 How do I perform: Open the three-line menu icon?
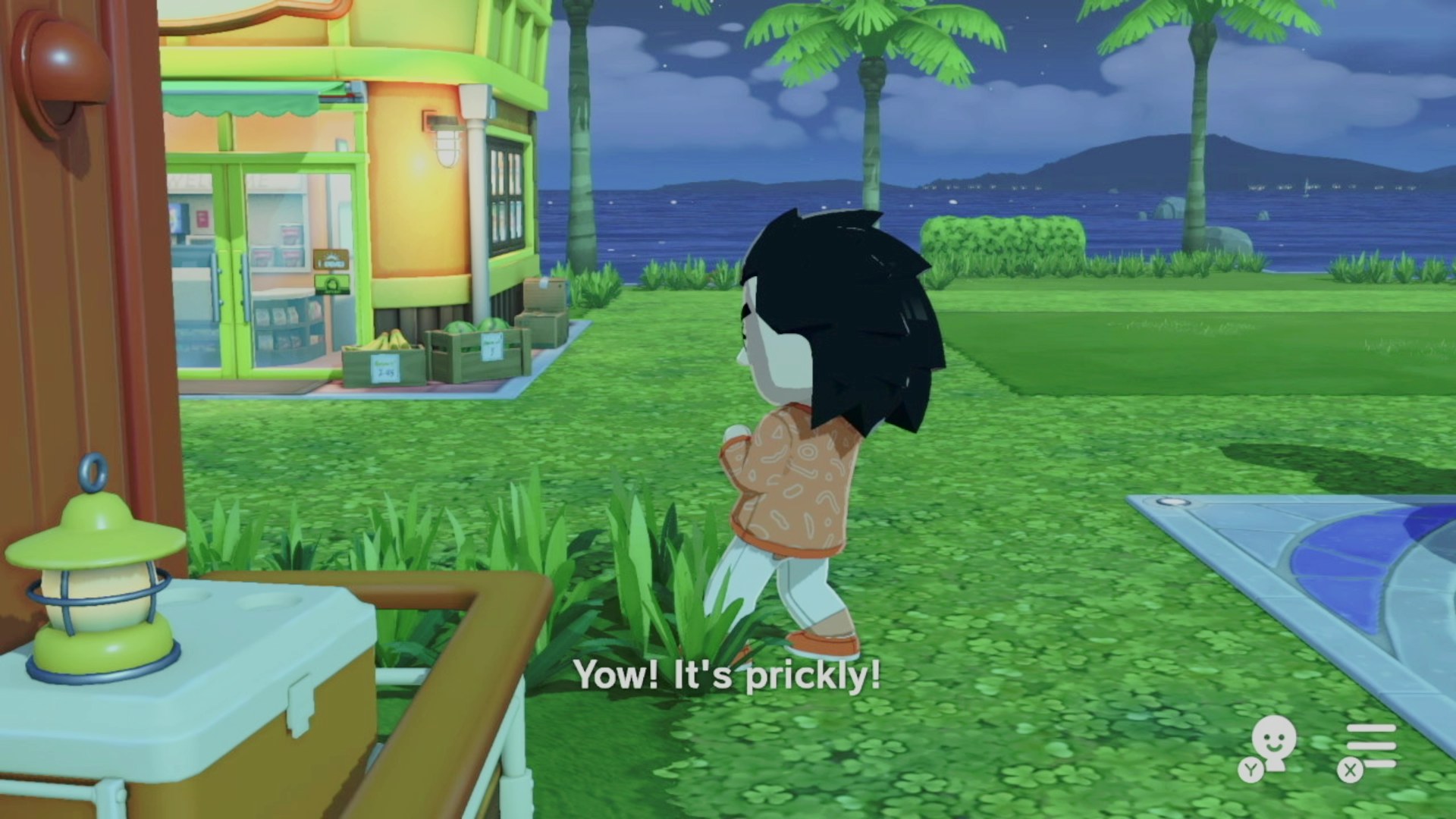pyautogui.click(x=1369, y=747)
